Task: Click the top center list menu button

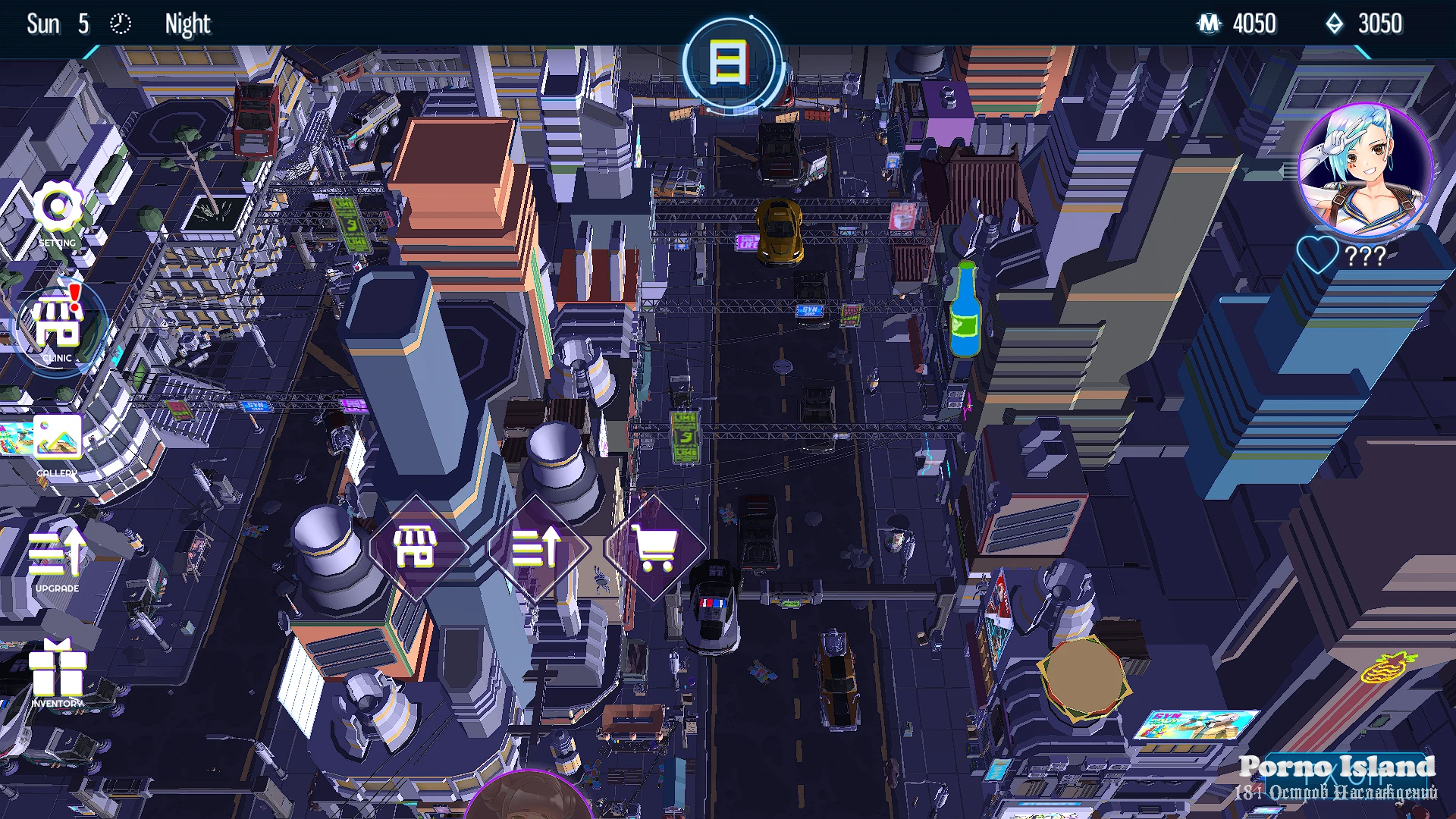Action: [x=729, y=64]
